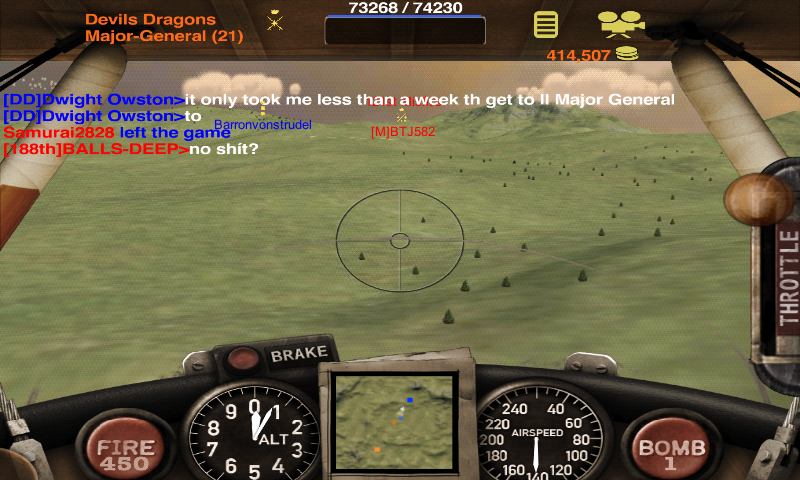Open the list menu icon
This screenshot has width=800, height=480.
[x=545, y=24]
